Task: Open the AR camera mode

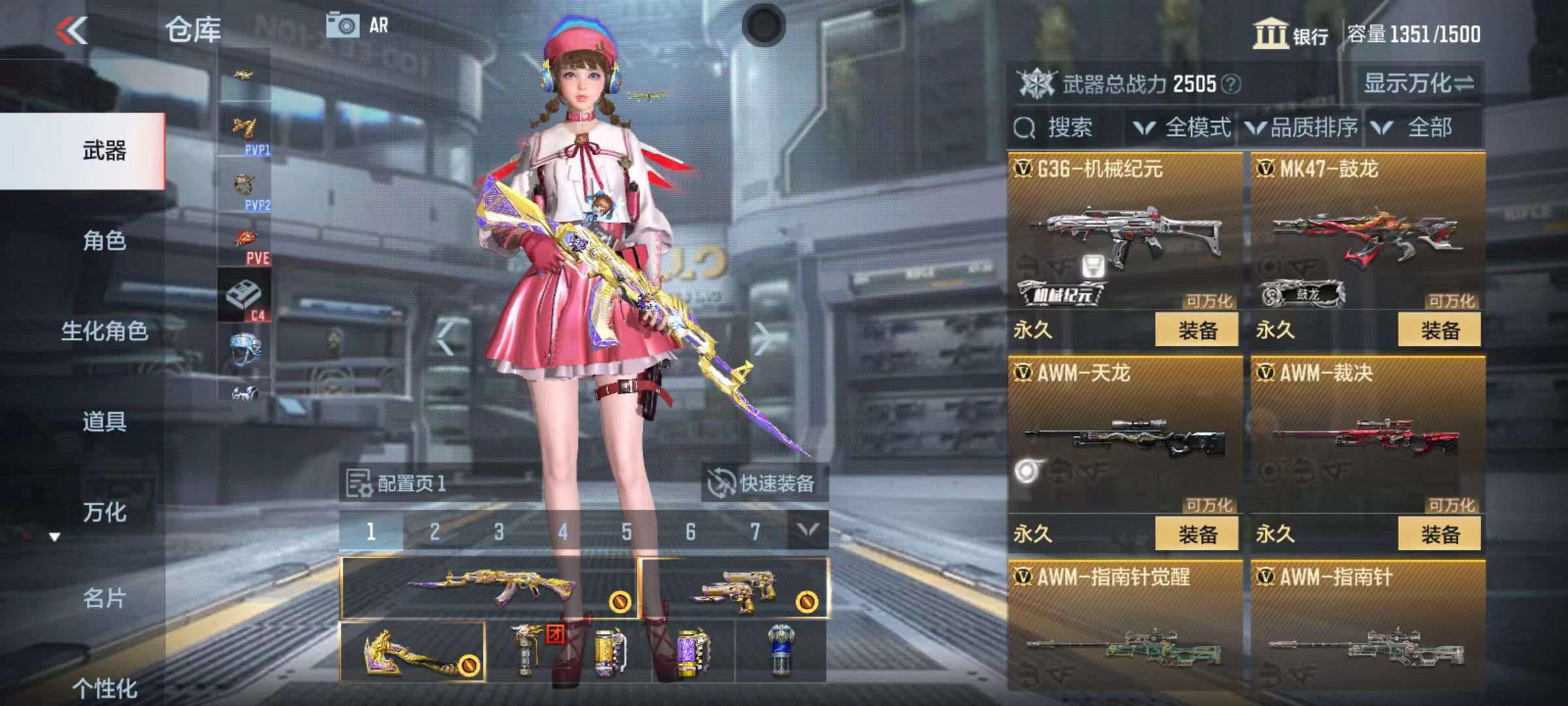Action: pos(358,26)
